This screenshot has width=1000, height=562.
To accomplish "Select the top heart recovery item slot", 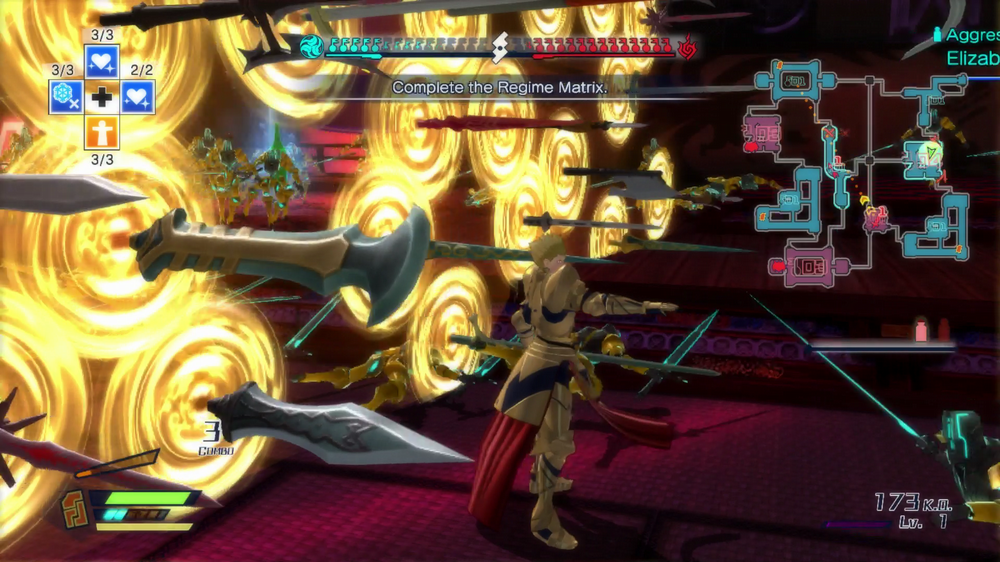I will (x=102, y=62).
